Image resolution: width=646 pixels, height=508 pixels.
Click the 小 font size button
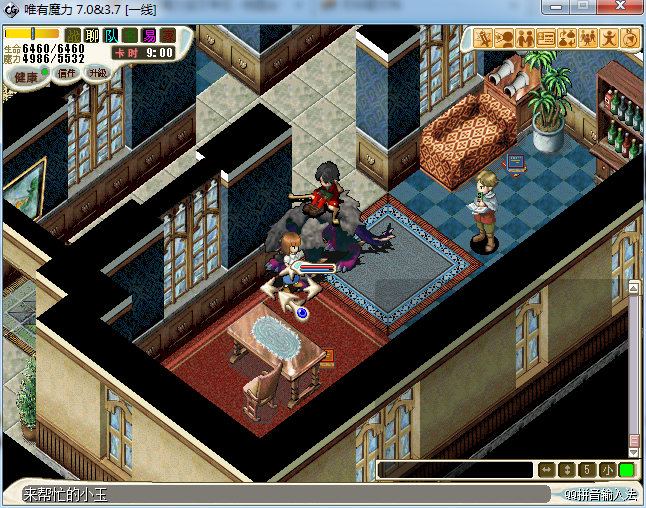607,469
